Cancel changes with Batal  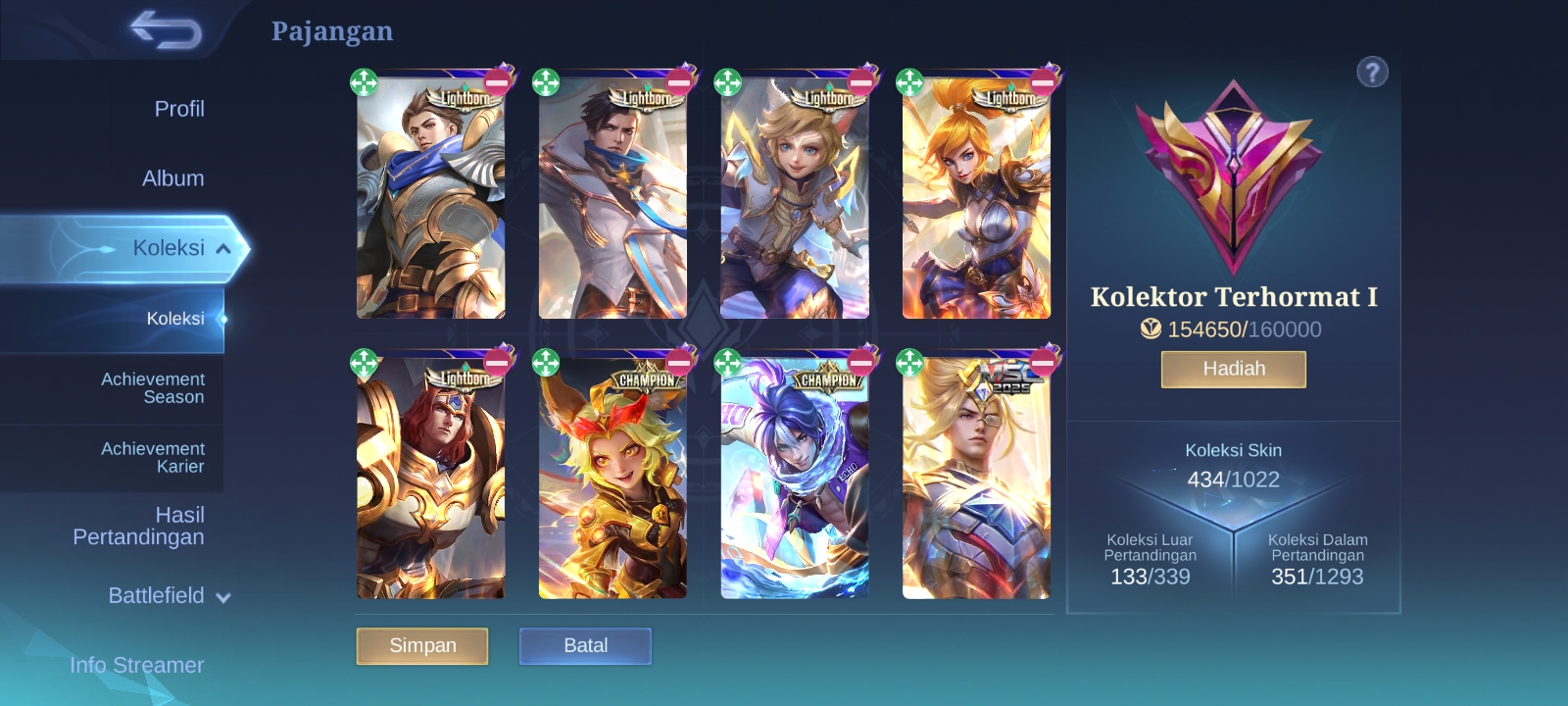click(x=585, y=646)
